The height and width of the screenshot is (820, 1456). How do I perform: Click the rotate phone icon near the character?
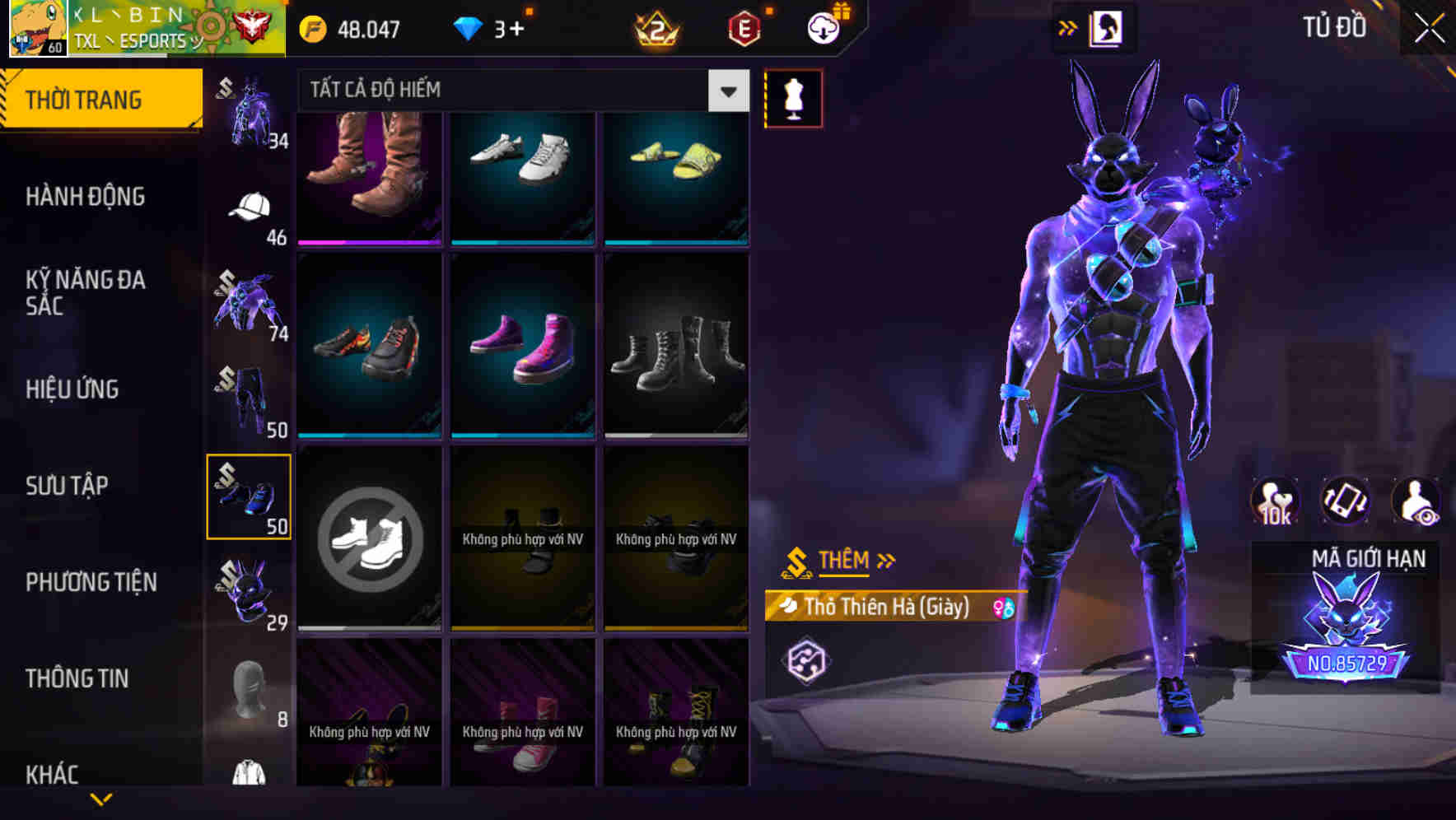pyautogui.click(x=1345, y=502)
